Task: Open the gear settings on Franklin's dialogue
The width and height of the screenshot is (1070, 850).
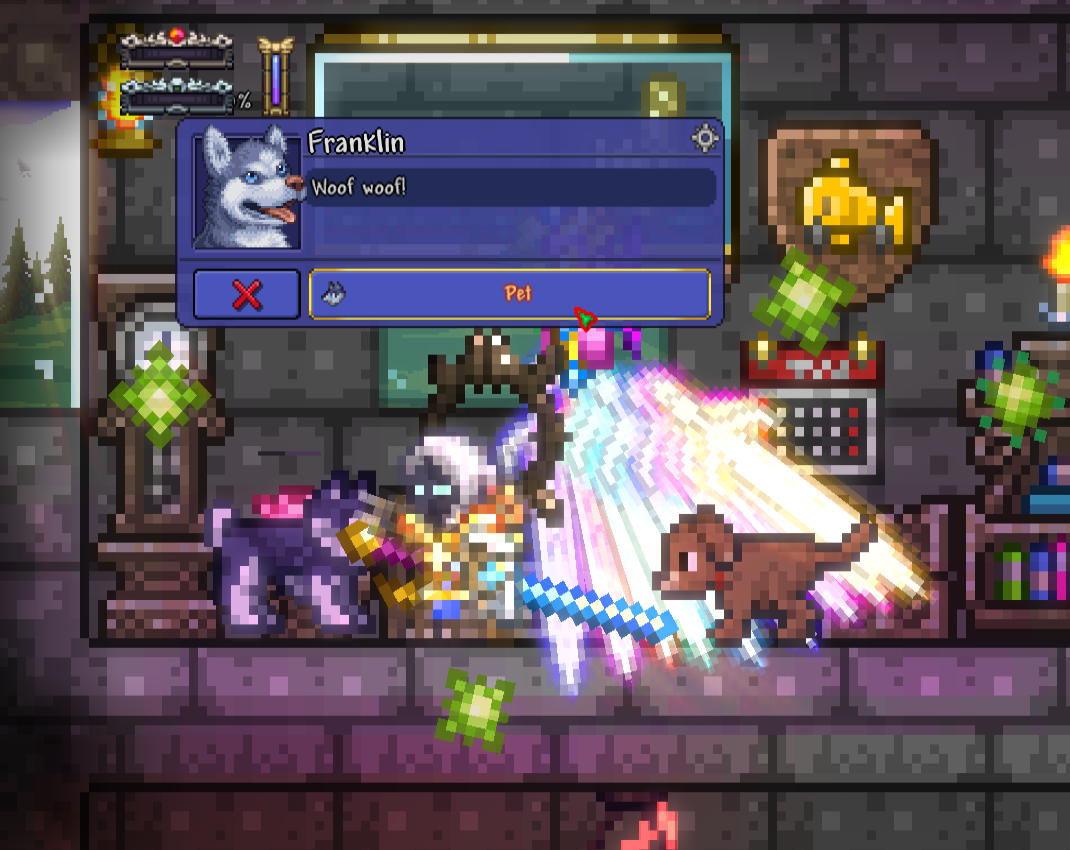Action: pos(705,139)
